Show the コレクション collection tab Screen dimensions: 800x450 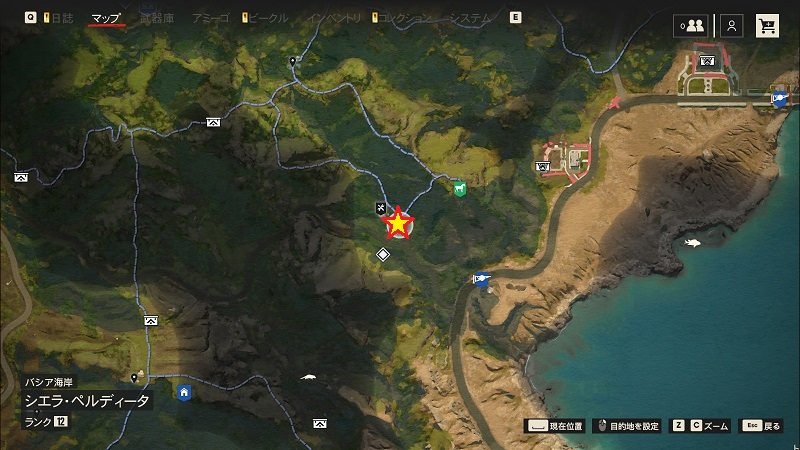click(x=405, y=18)
